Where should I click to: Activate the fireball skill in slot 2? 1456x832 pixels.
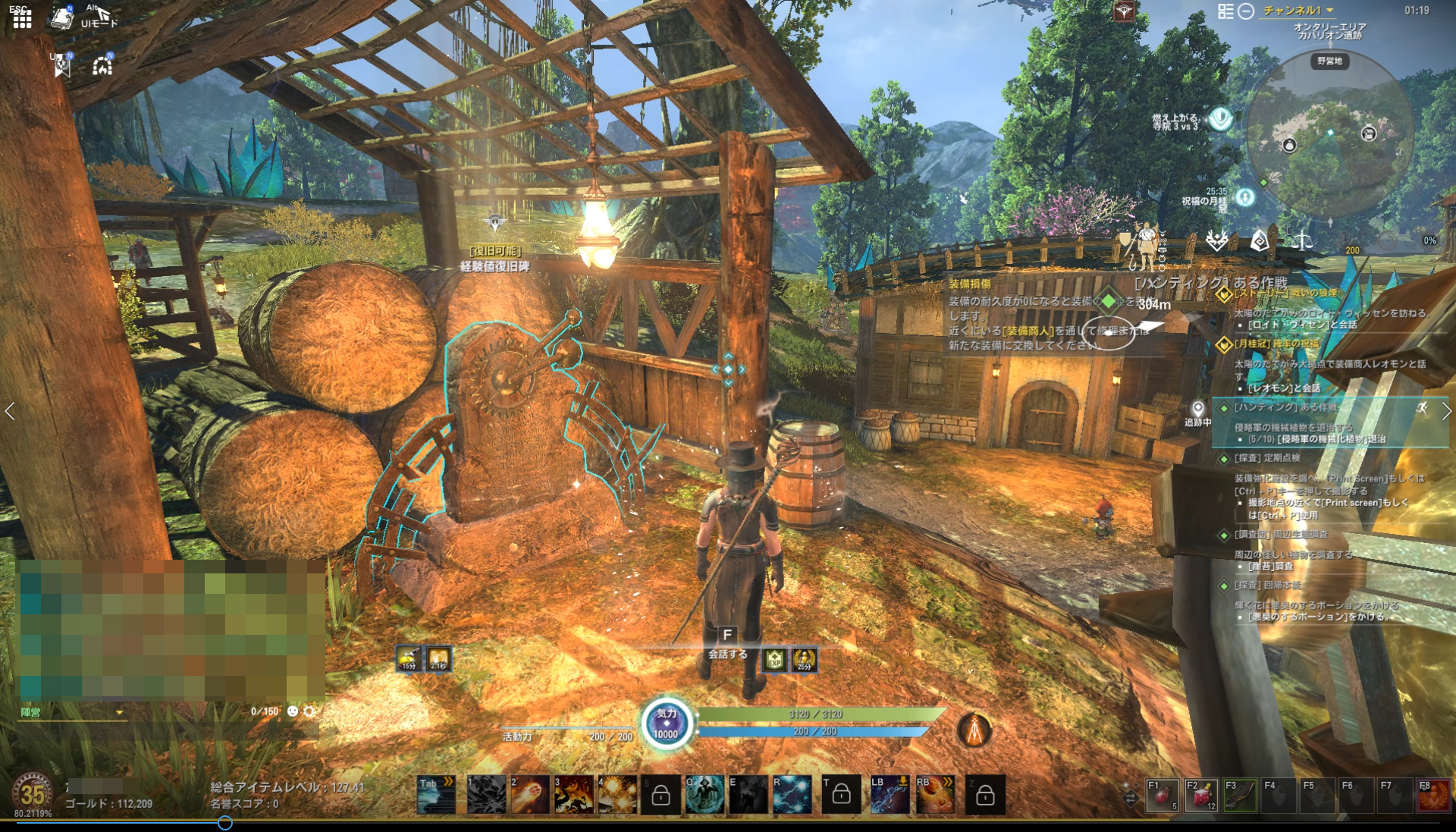click(x=529, y=795)
